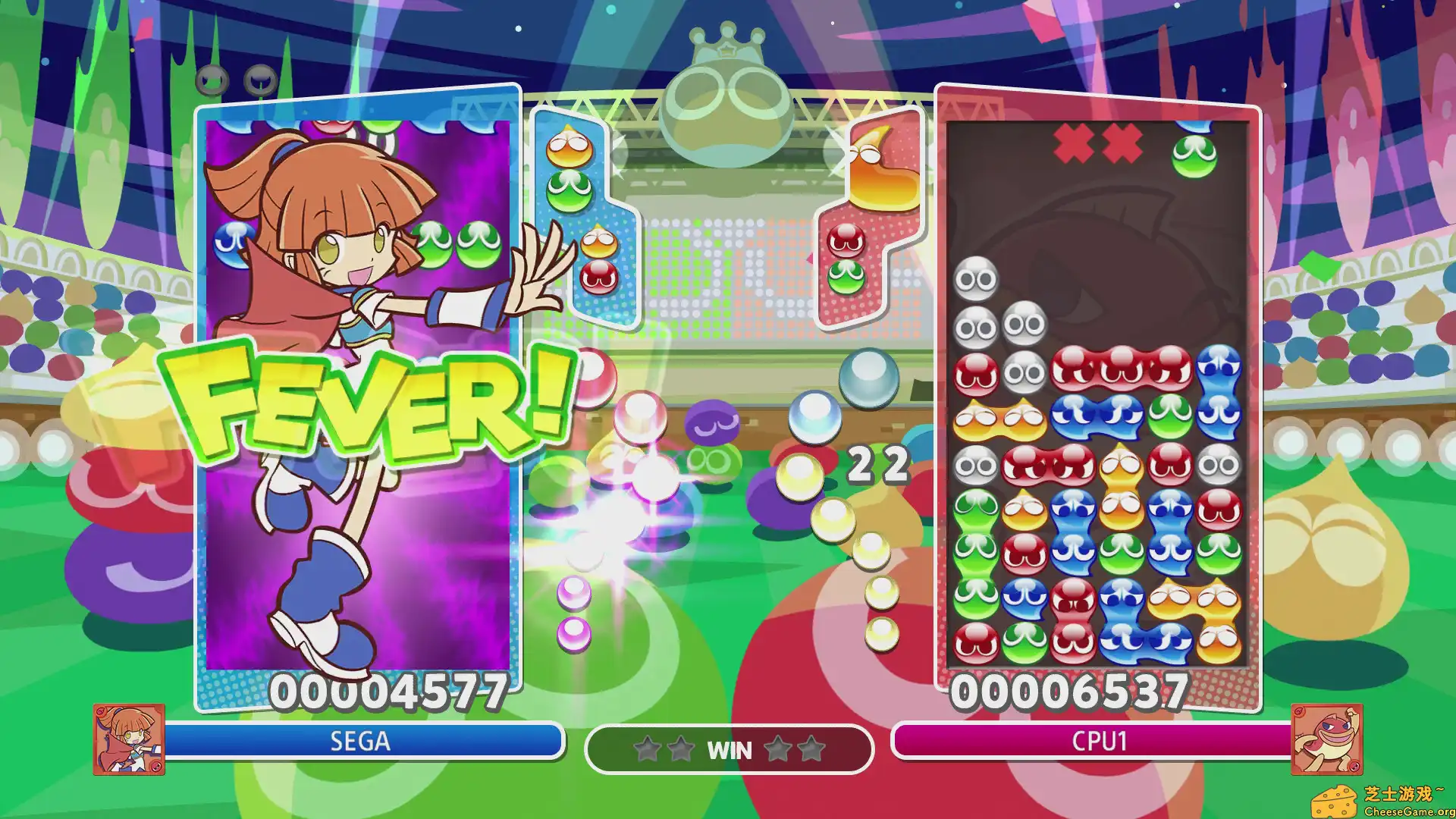
Task: Click the small gray puyo indicators above the left board
Action: (235, 78)
